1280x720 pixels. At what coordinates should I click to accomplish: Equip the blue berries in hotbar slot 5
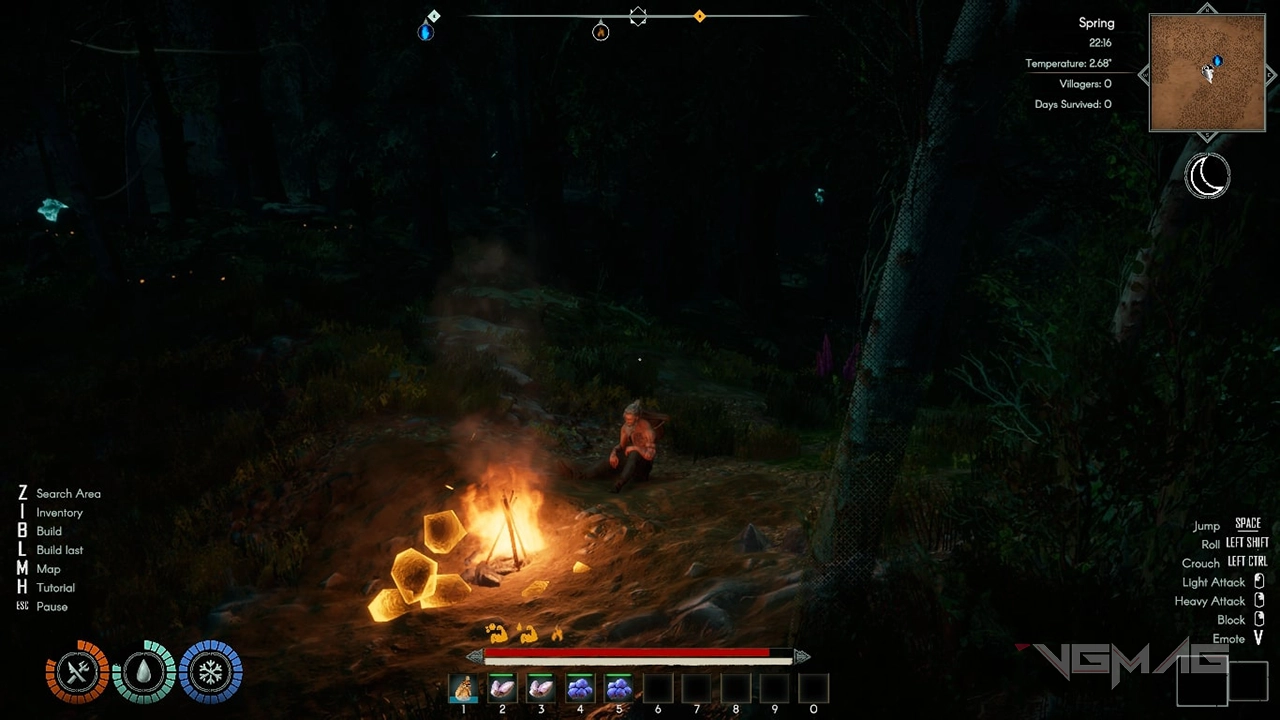pos(619,688)
